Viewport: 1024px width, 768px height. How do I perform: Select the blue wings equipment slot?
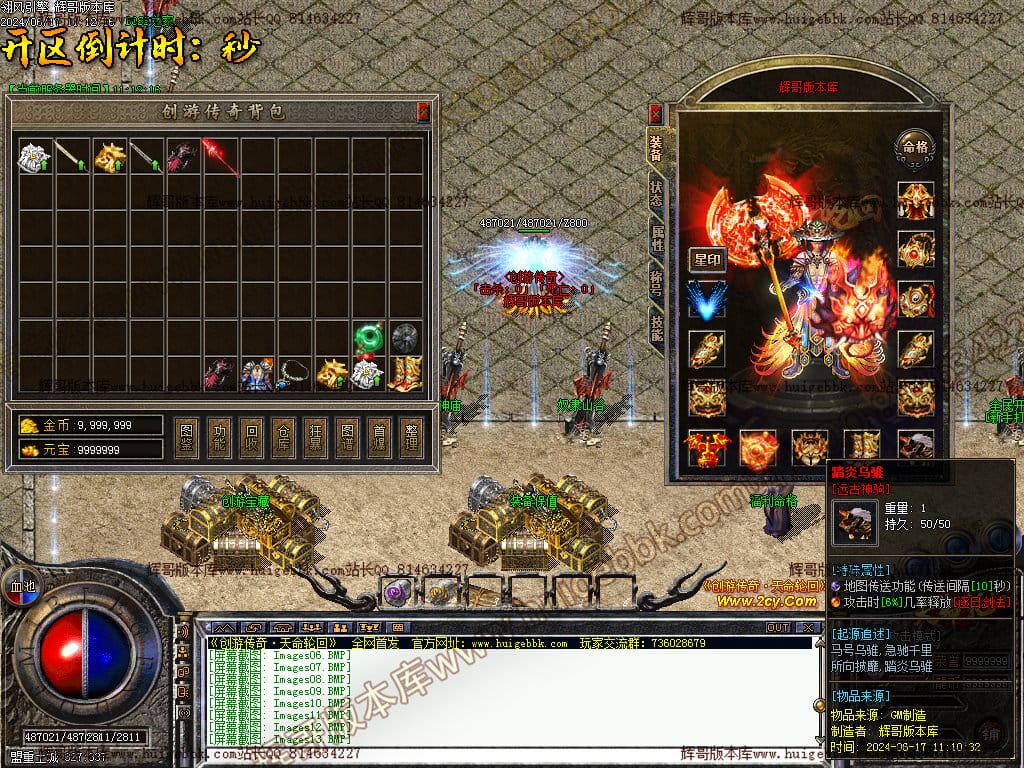coord(707,301)
